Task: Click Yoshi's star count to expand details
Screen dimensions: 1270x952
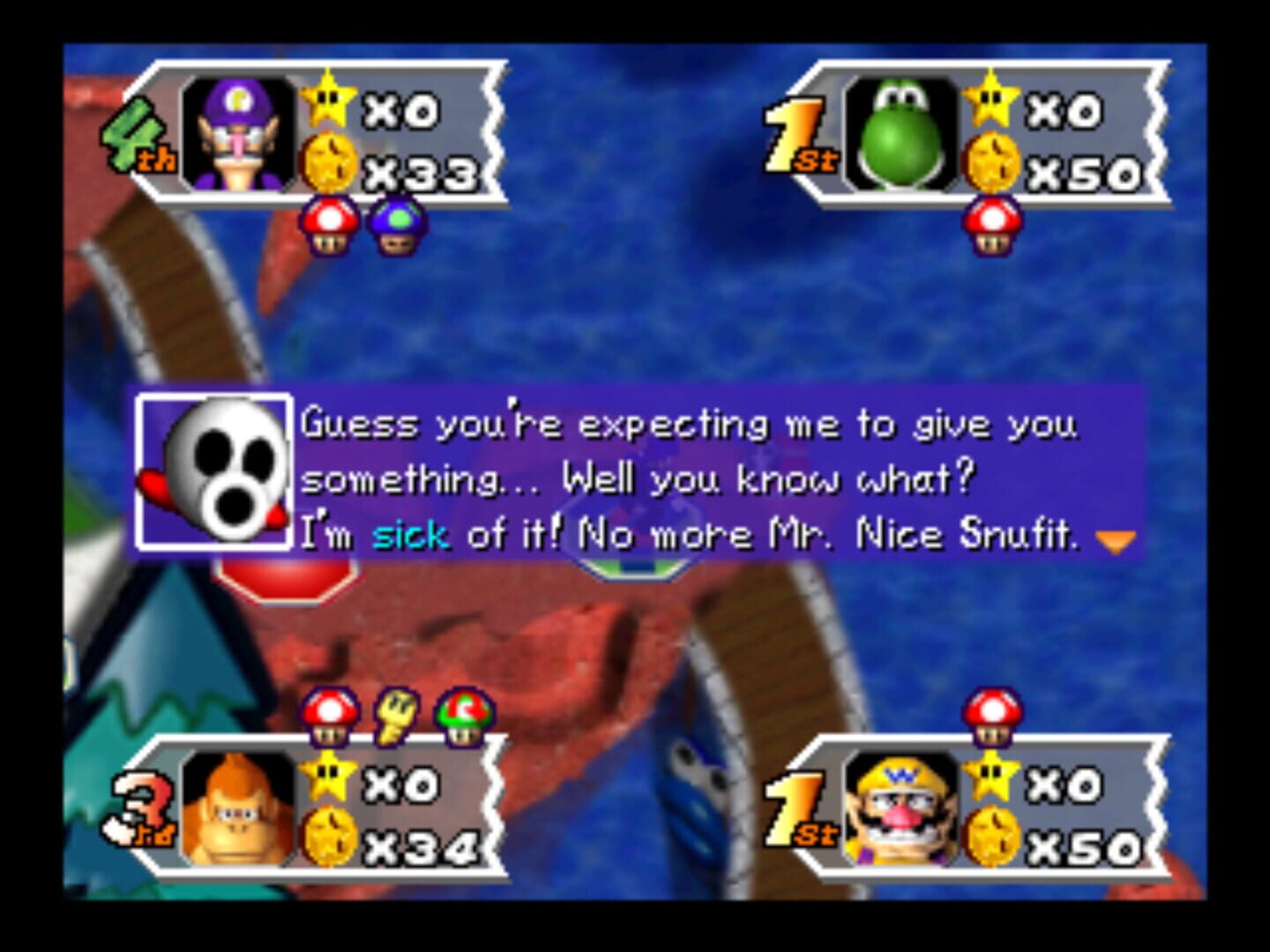Action: click(1066, 108)
